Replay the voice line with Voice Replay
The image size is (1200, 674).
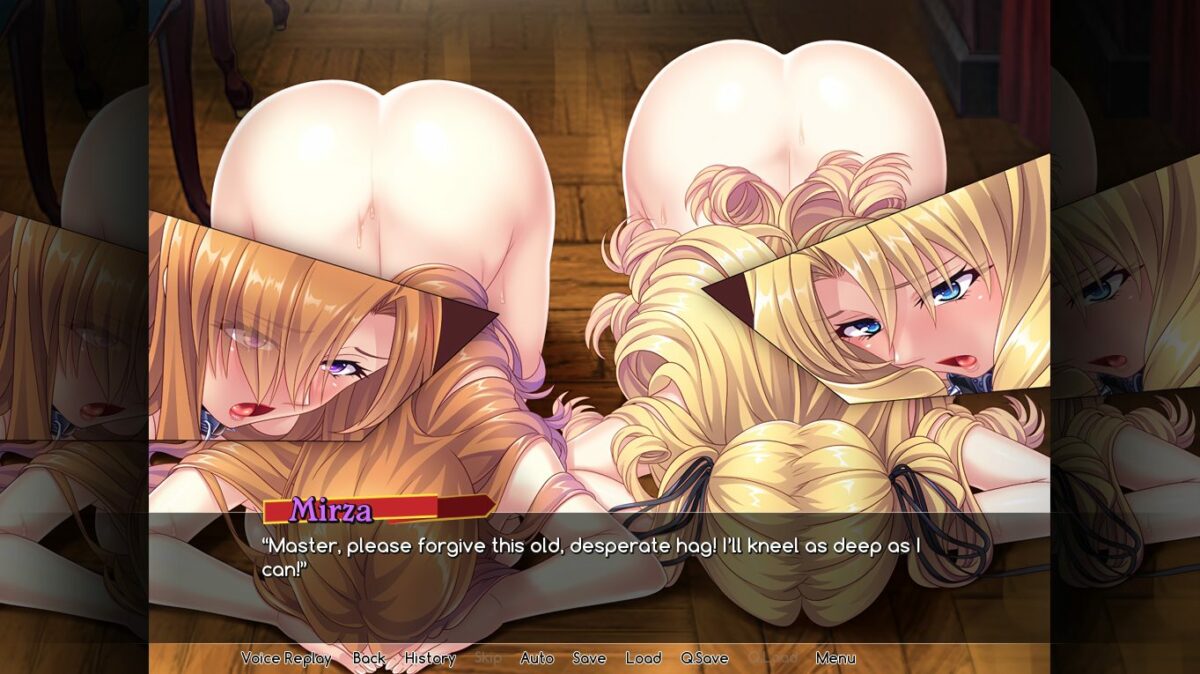(x=286, y=658)
